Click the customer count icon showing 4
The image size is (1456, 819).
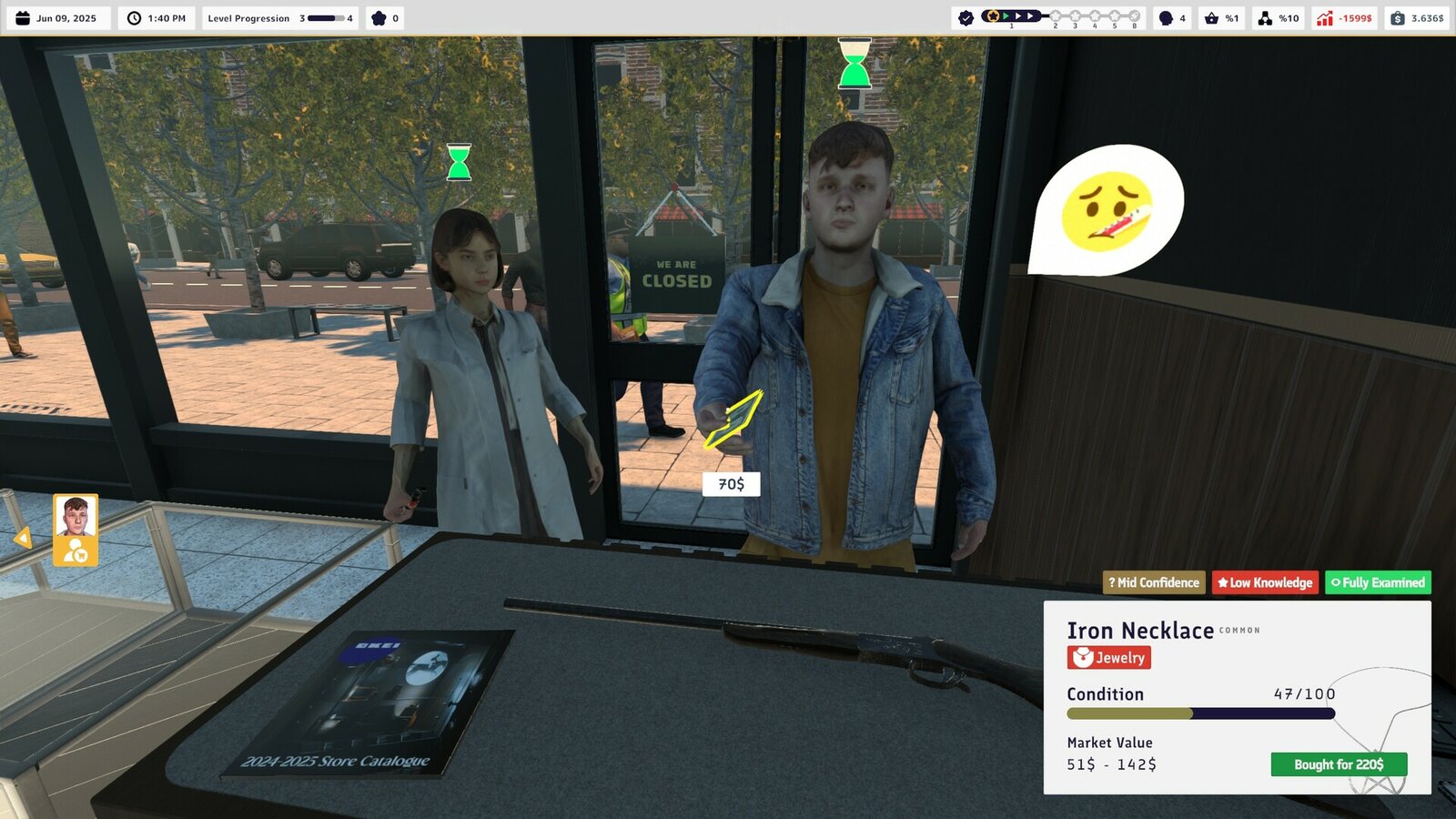click(x=1168, y=17)
